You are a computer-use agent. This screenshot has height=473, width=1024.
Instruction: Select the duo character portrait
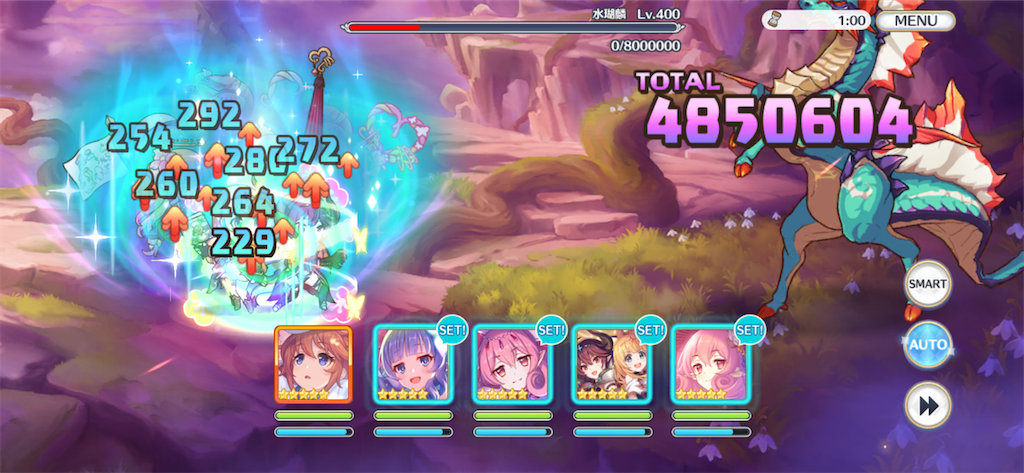611,363
